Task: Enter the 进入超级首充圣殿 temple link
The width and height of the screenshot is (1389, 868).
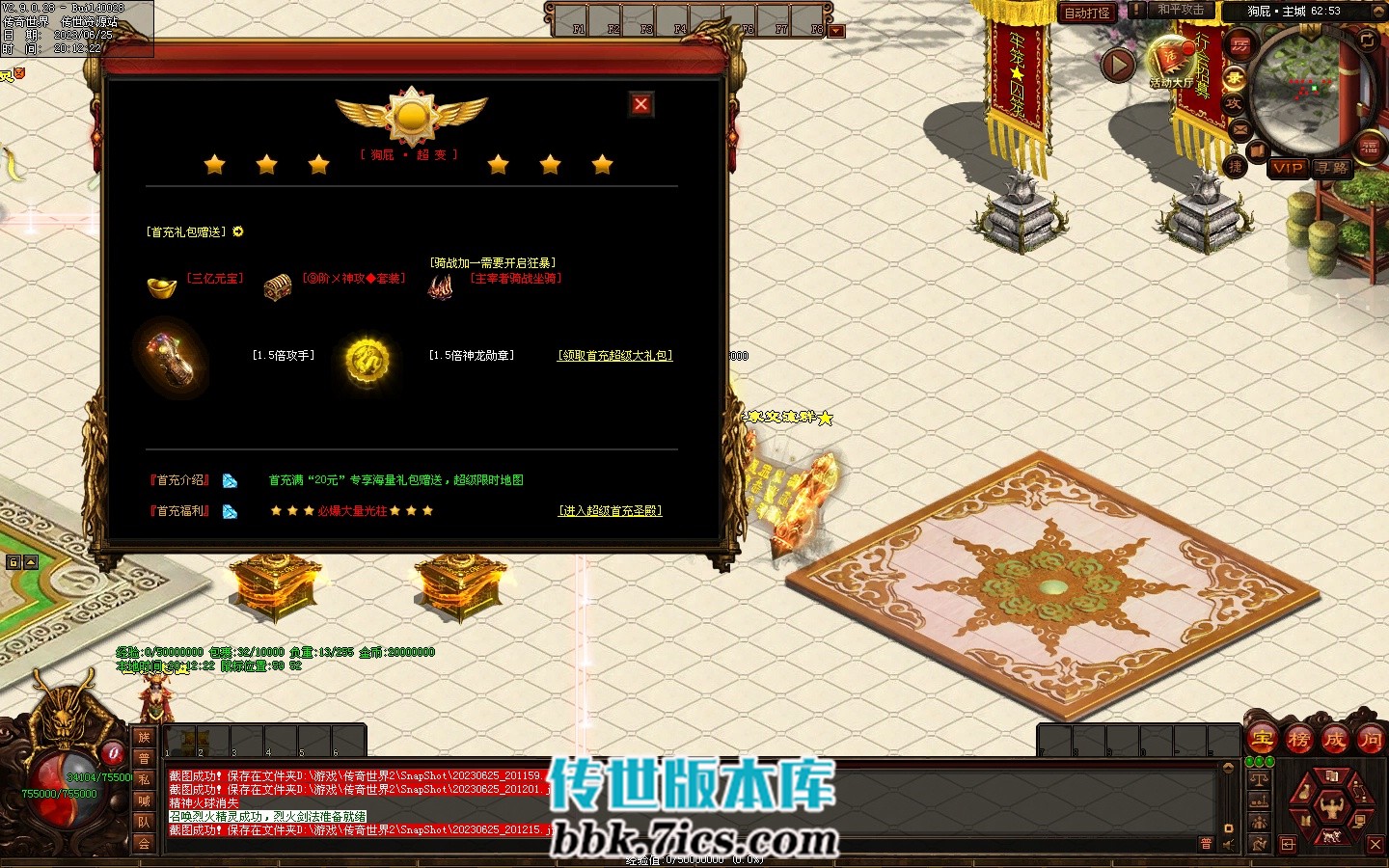Action: pyautogui.click(x=611, y=511)
